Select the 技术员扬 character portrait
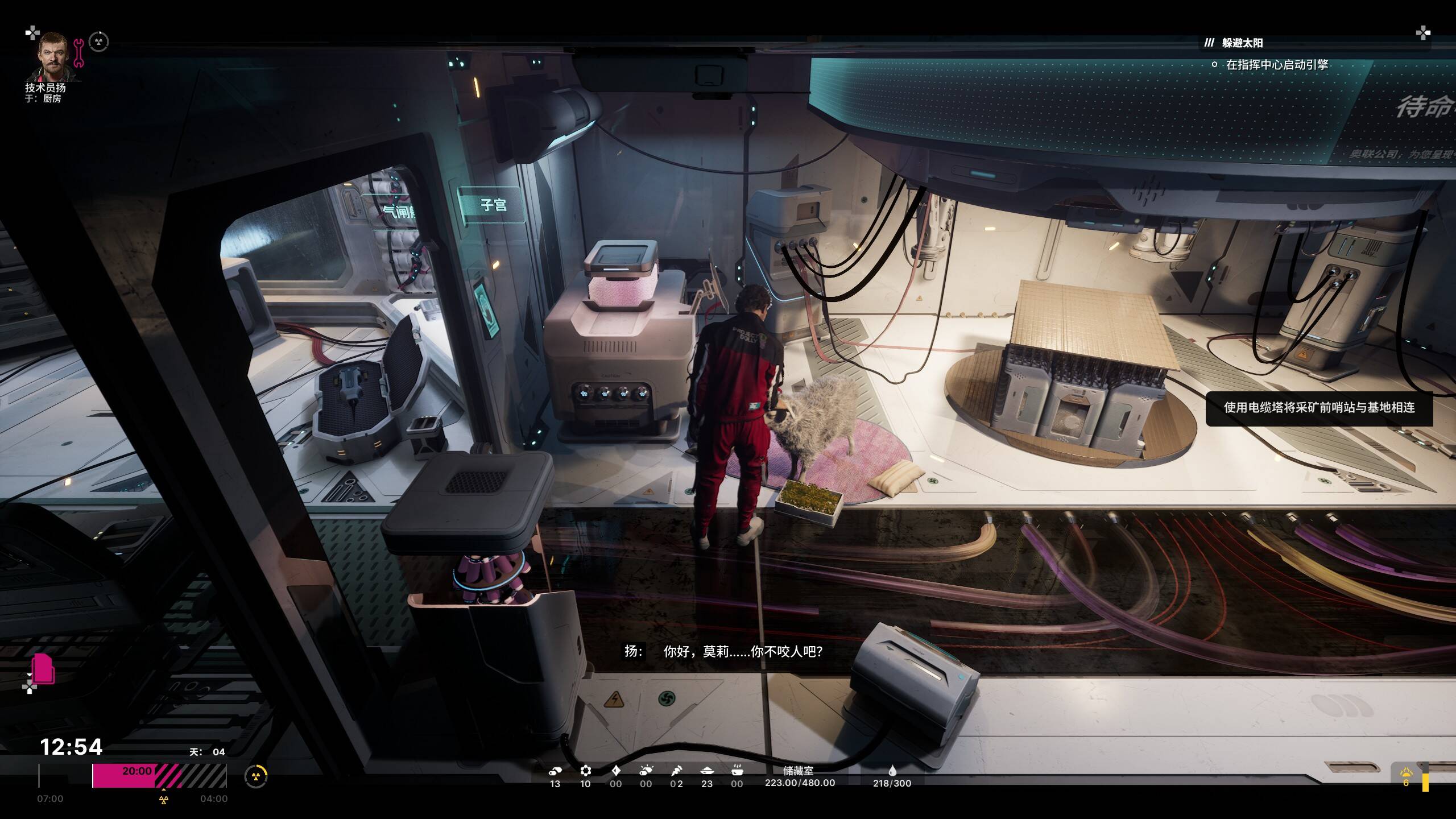Image resolution: width=1456 pixels, height=819 pixels. pos(53,56)
